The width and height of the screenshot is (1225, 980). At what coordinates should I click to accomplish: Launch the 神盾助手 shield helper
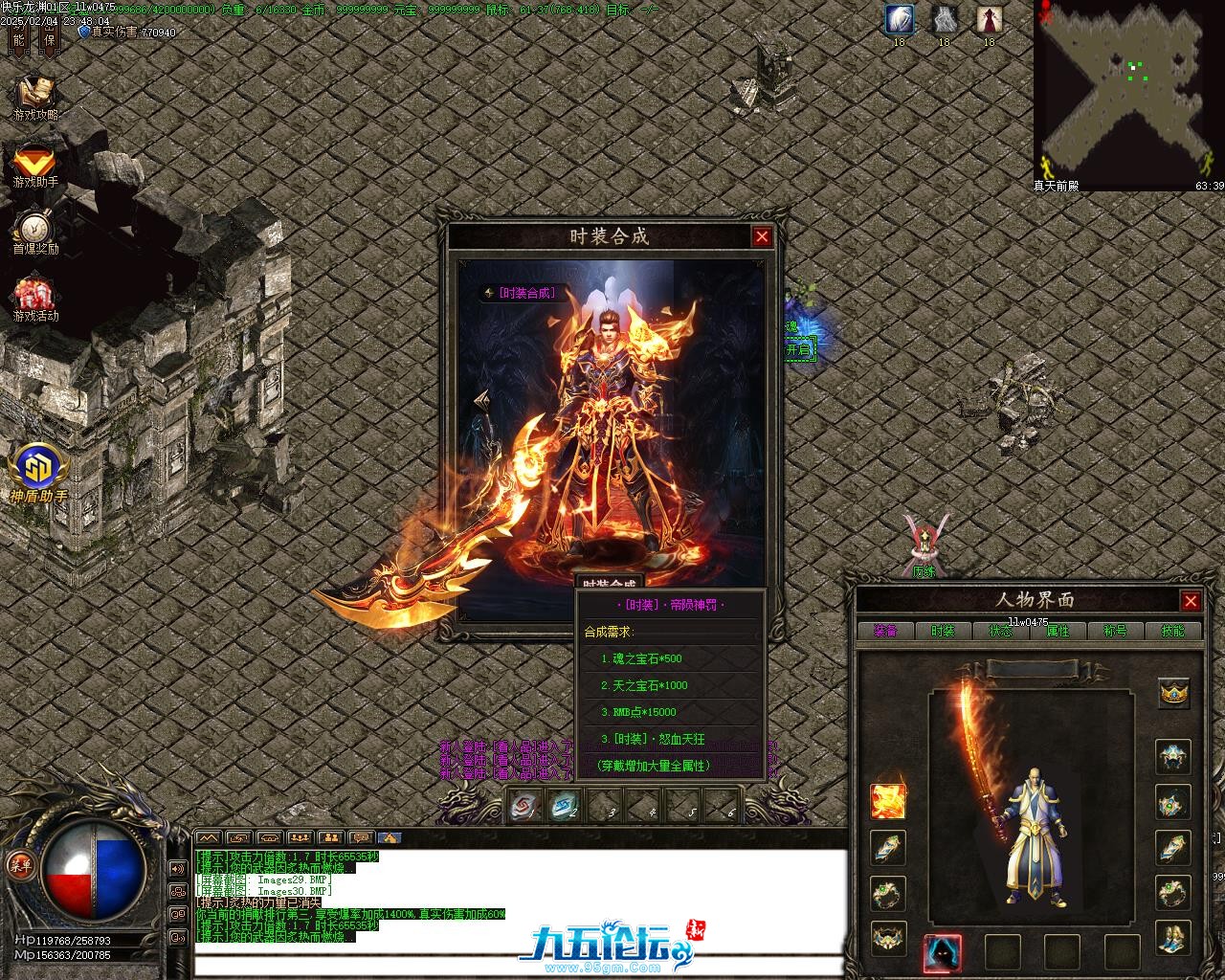click(39, 473)
